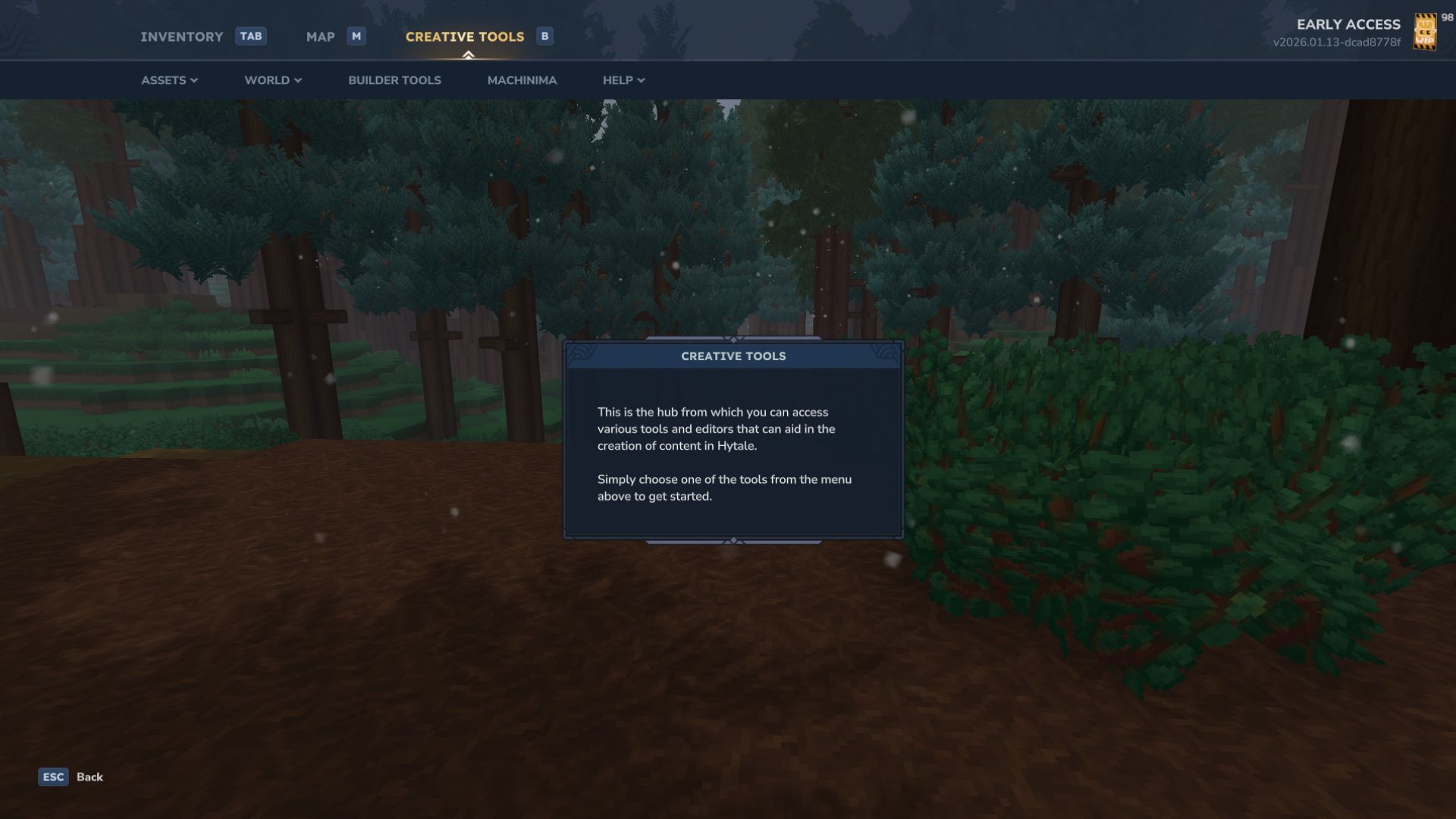Click the TAB keybind badge next to Inventory
The height and width of the screenshot is (819, 1456).
(251, 36)
